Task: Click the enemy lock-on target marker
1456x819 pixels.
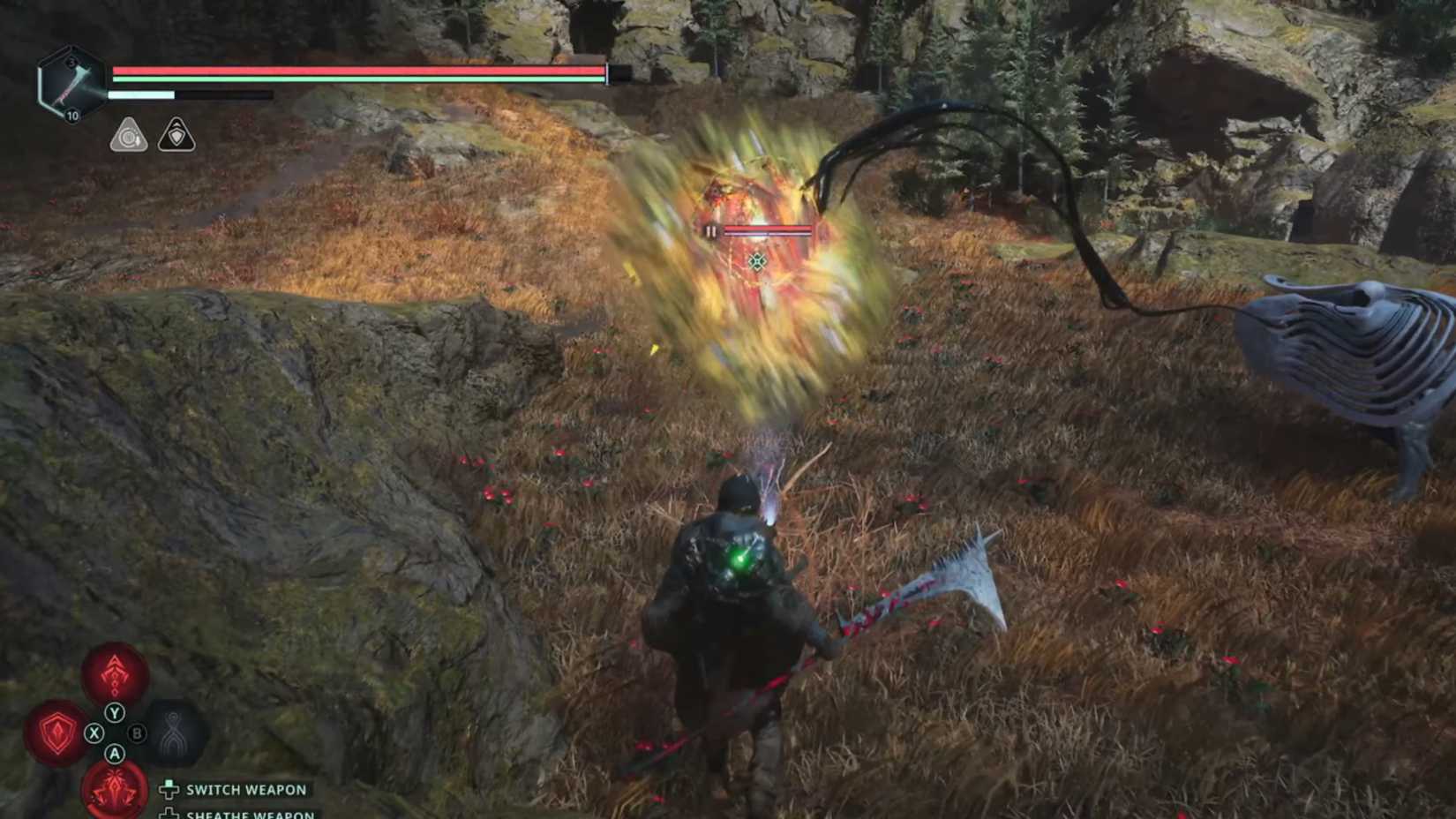Action: pyautogui.click(x=757, y=261)
